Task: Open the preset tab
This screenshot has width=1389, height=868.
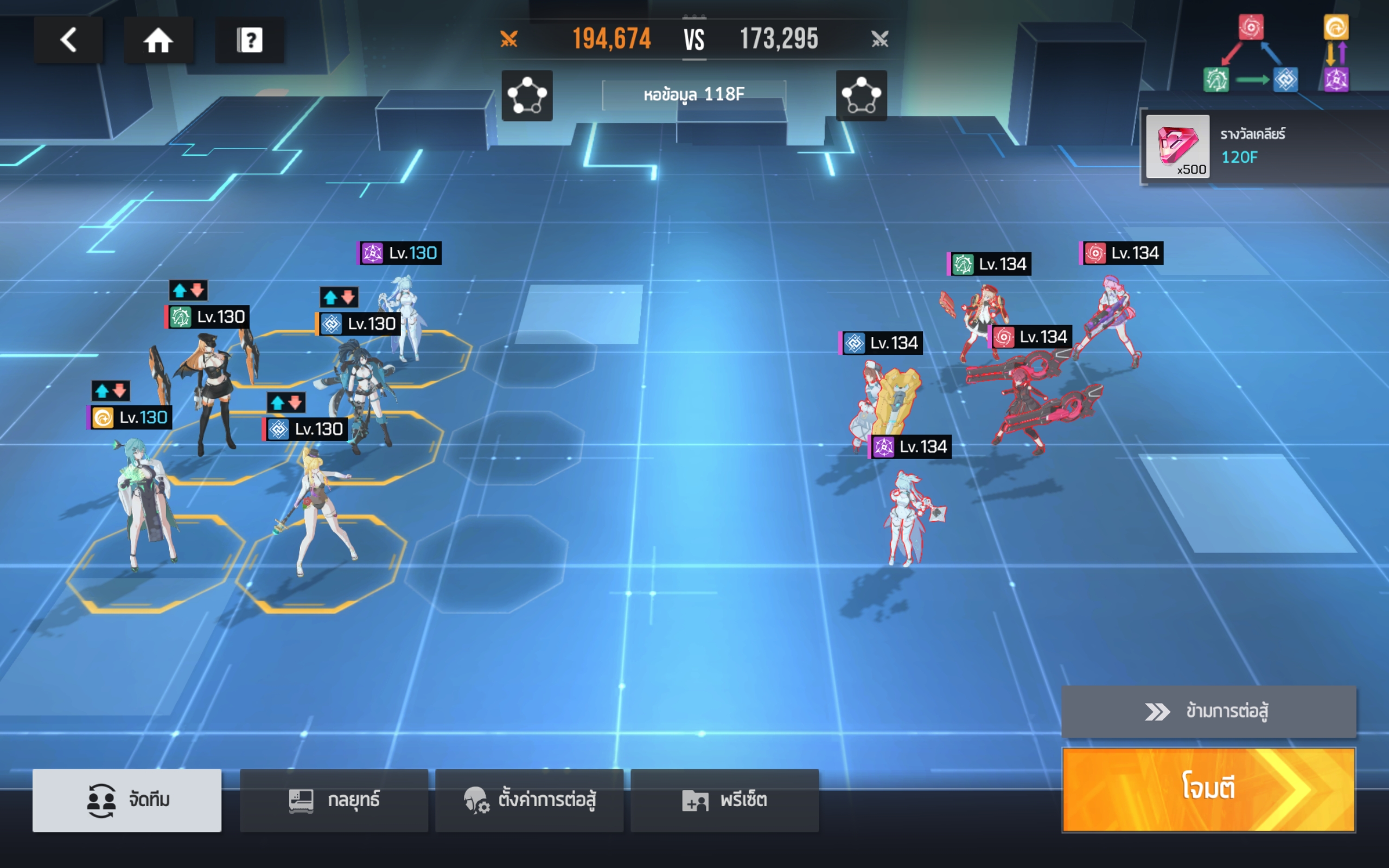Action: tap(724, 800)
